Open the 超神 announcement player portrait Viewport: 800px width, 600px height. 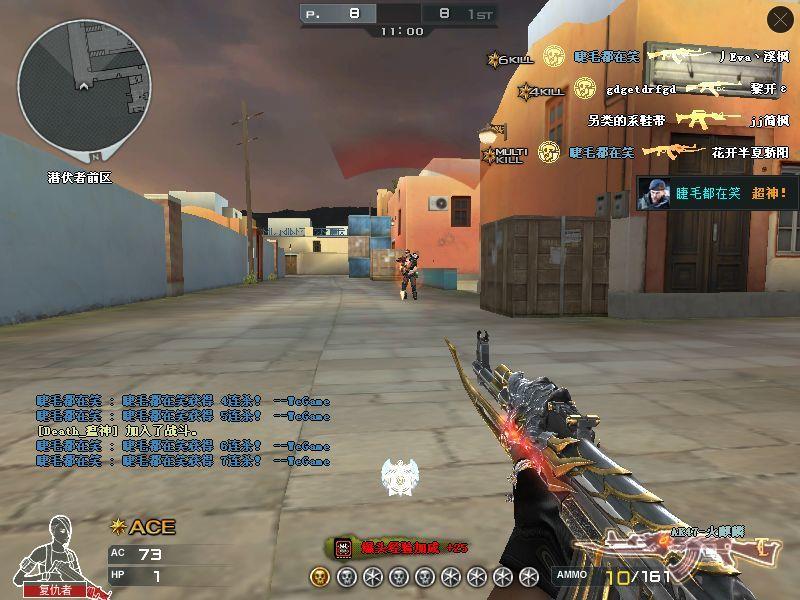[x=654, y=194]
